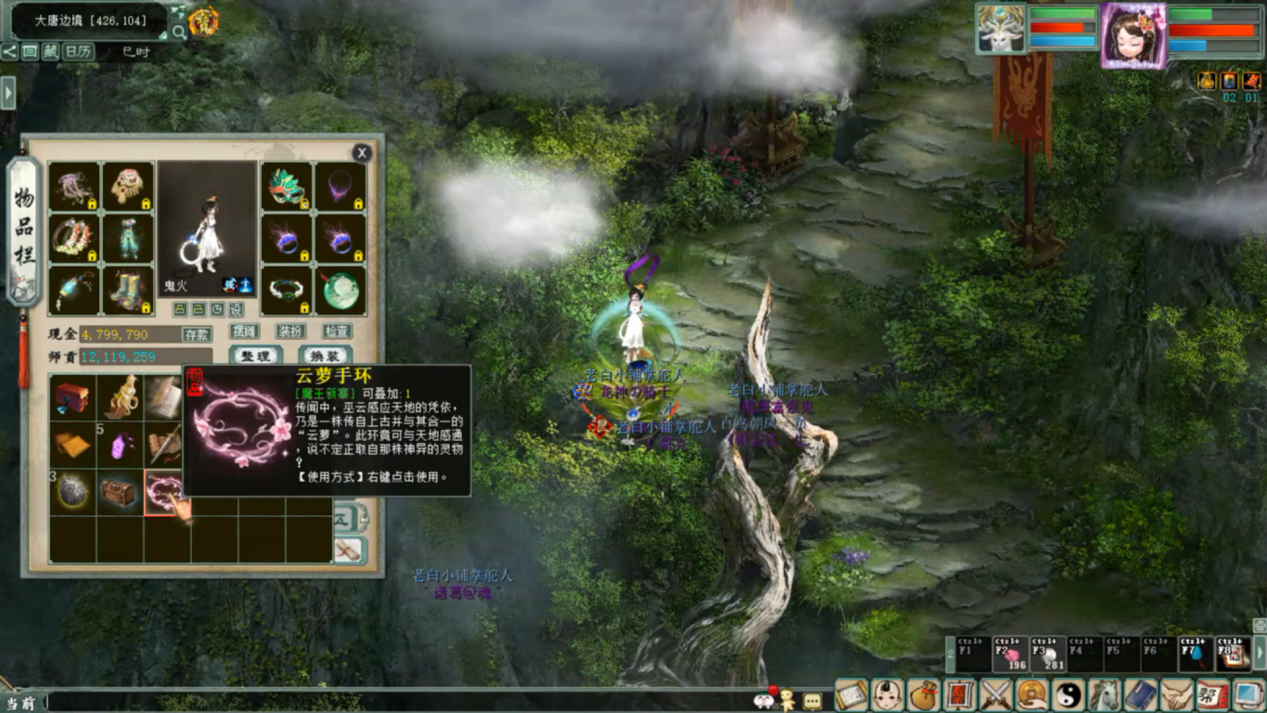Open the 日历 calendar button

[x=78, y=52]
